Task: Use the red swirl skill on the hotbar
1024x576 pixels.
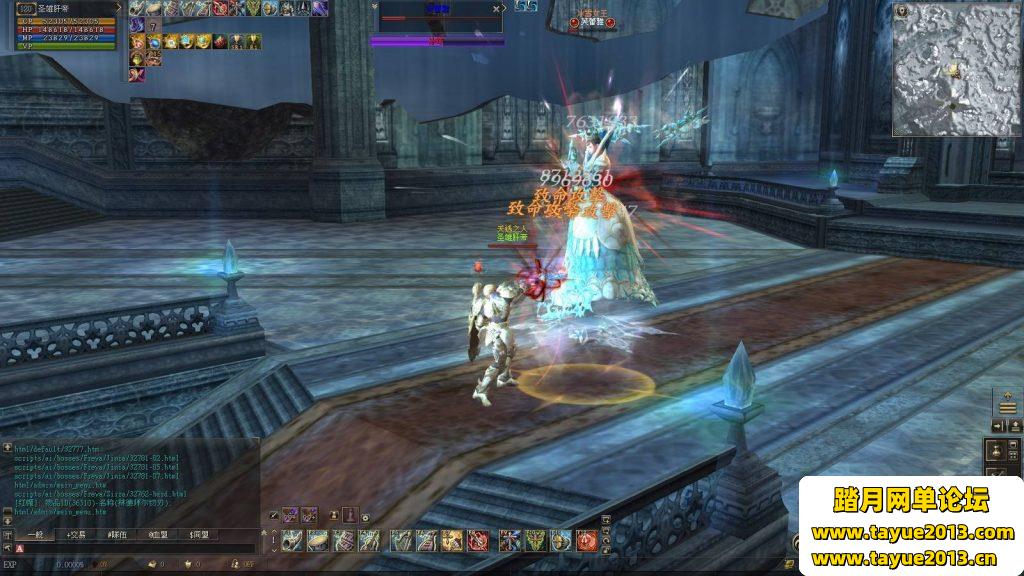Action: tap(478, 541)
